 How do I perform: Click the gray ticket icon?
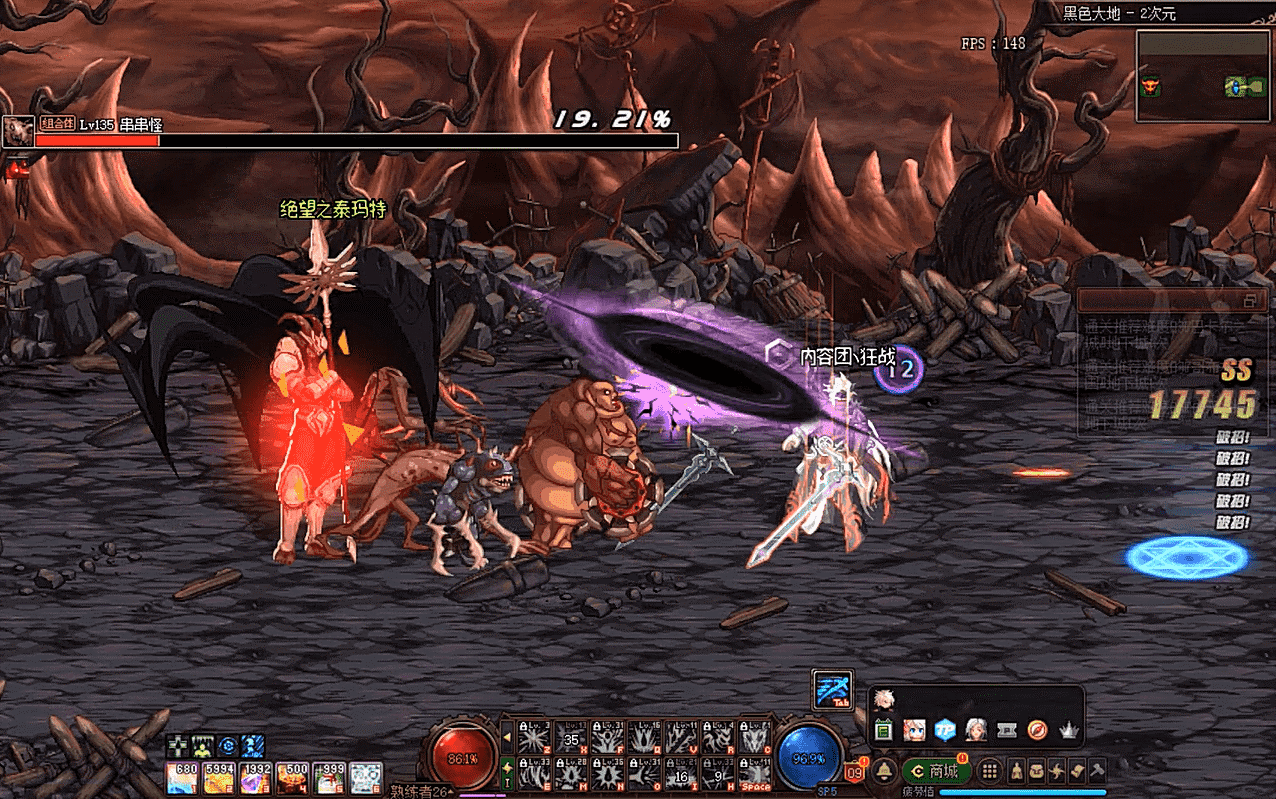pos(1008,731)
